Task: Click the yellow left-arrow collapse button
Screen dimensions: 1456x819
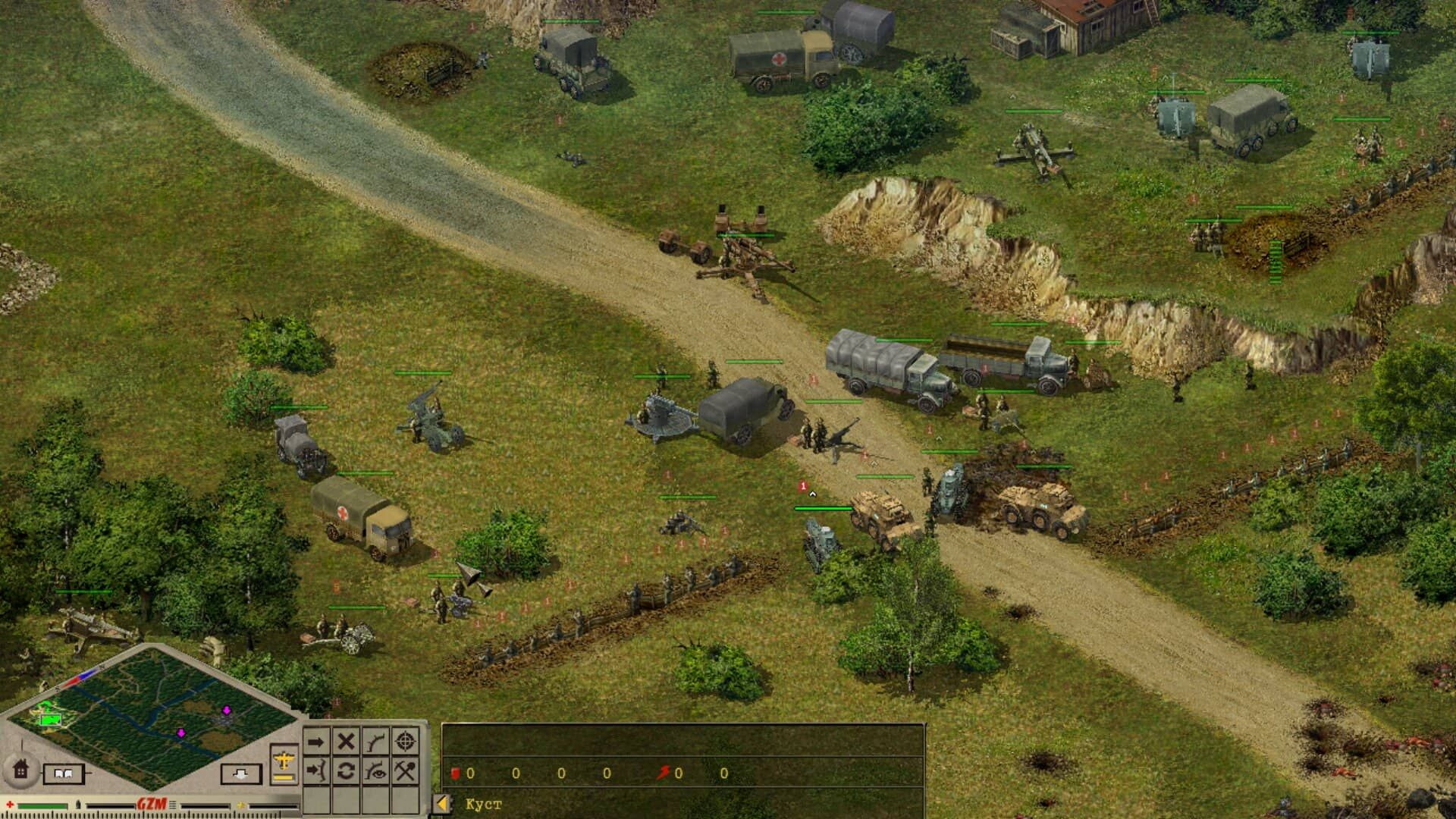Action: pyautogui.click(x=442, y=804)
